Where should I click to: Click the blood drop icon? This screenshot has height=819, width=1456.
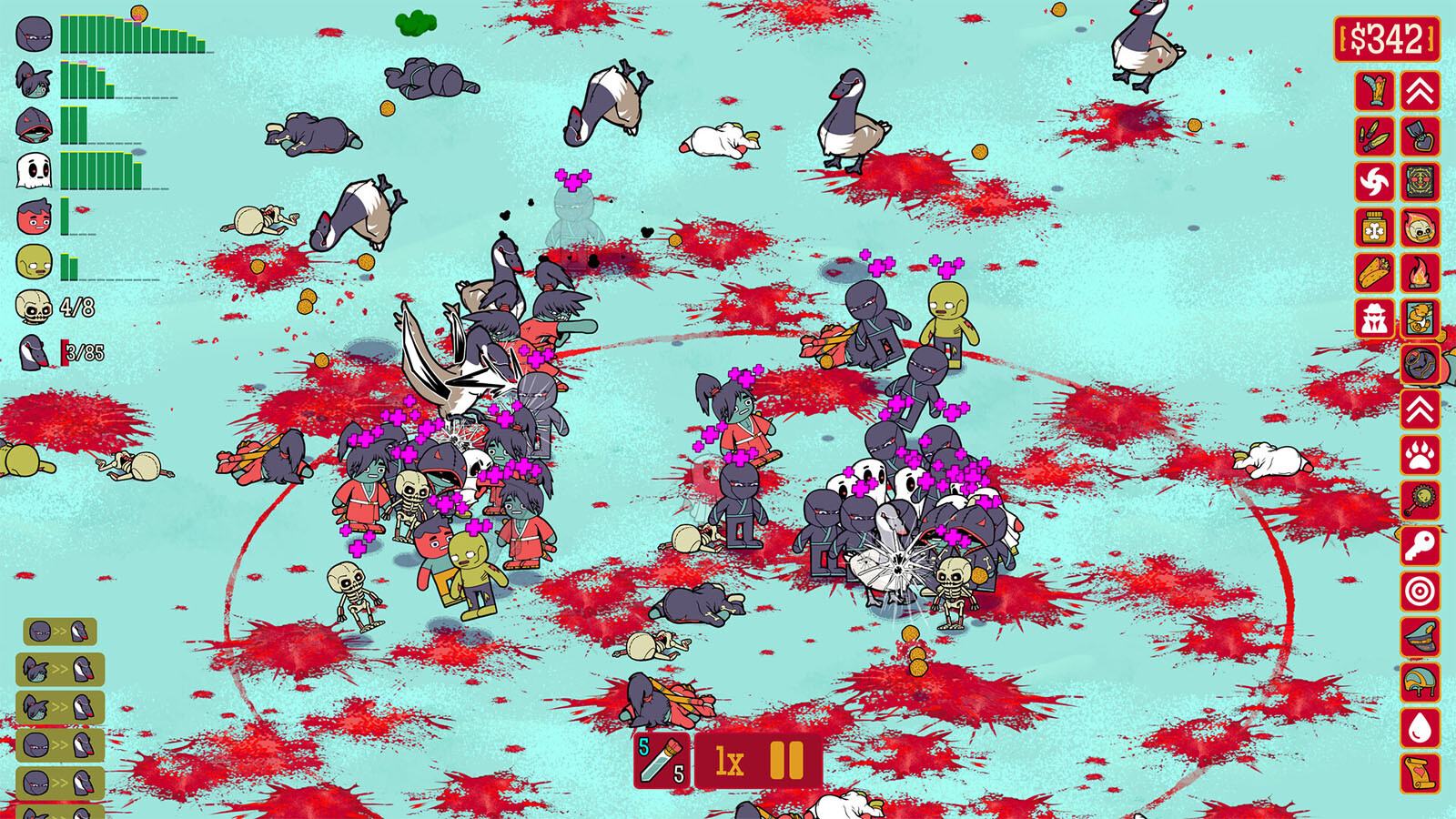coord(1421,728)
